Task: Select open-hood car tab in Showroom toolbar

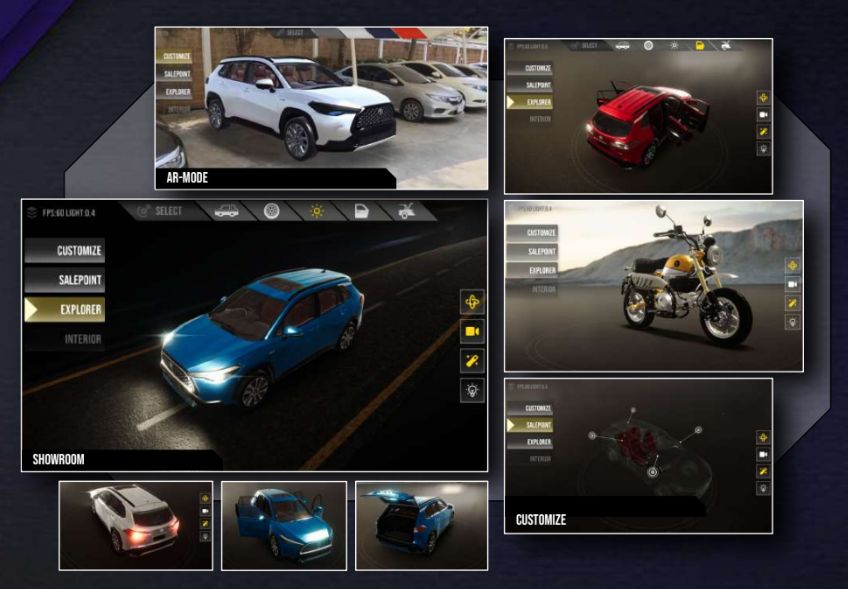Action: click(x=406, y=211)
